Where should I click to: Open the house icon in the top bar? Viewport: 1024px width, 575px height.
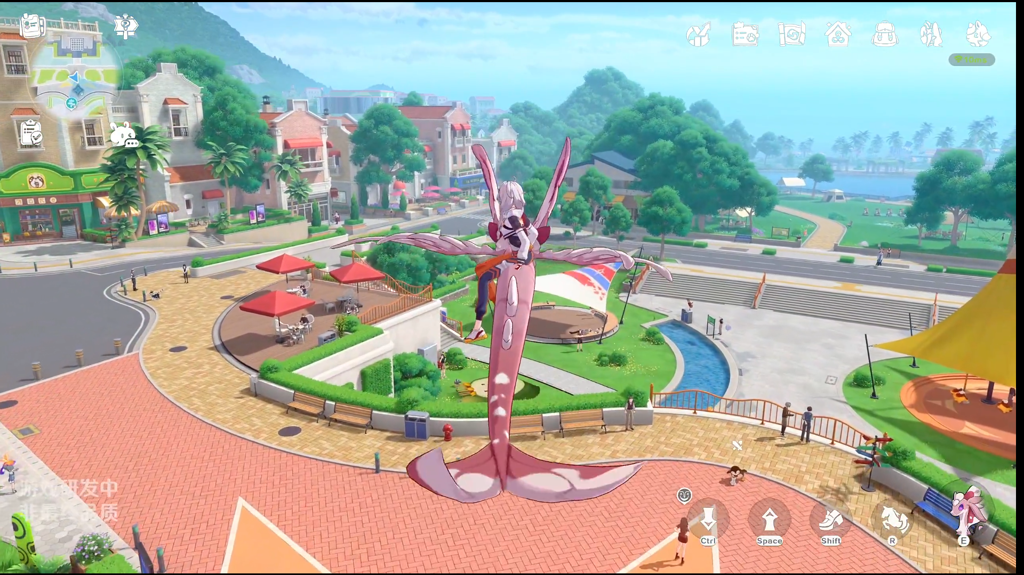[x=838, y=35]
